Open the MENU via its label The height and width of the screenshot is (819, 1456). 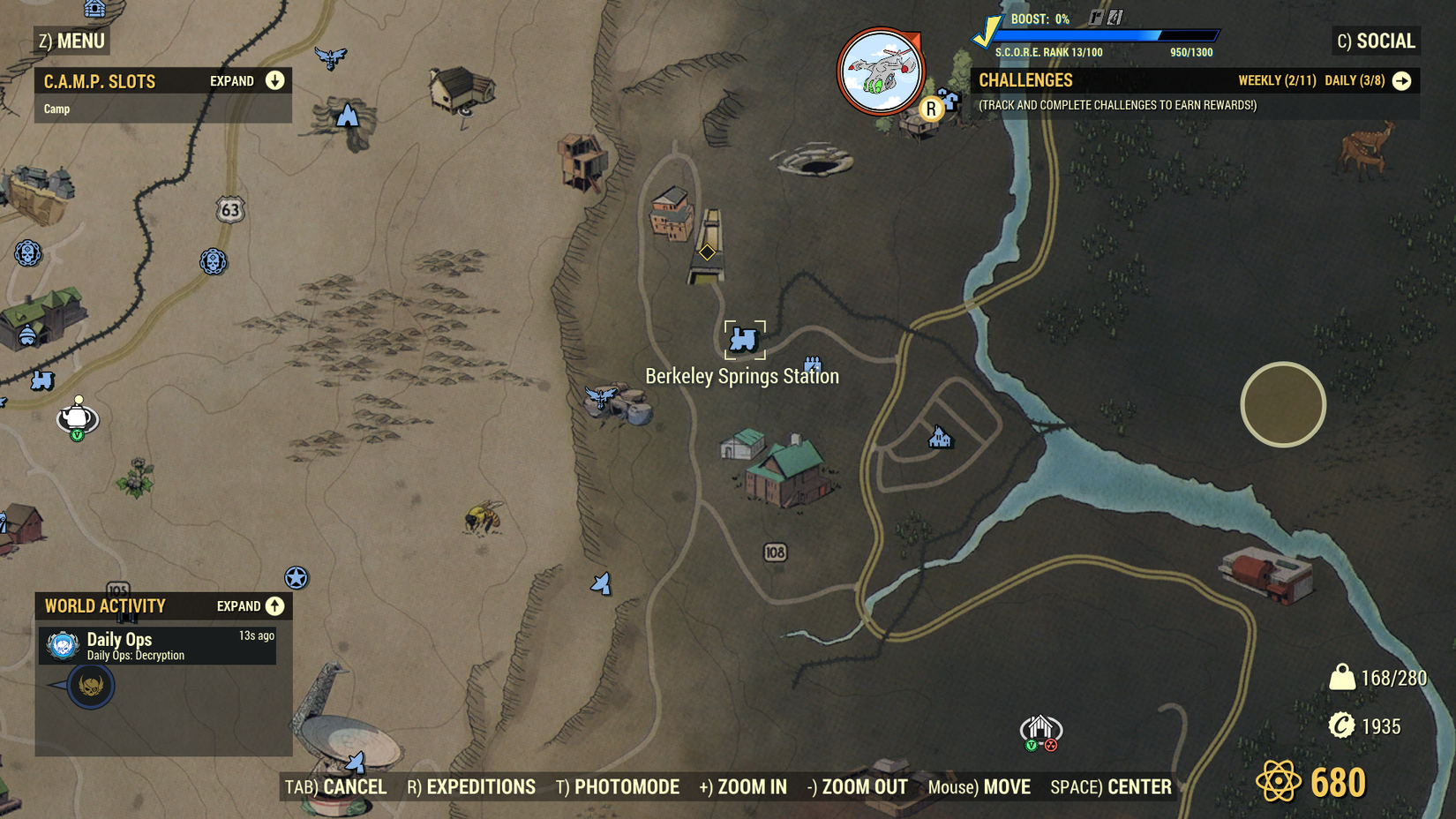pos(80,41)
